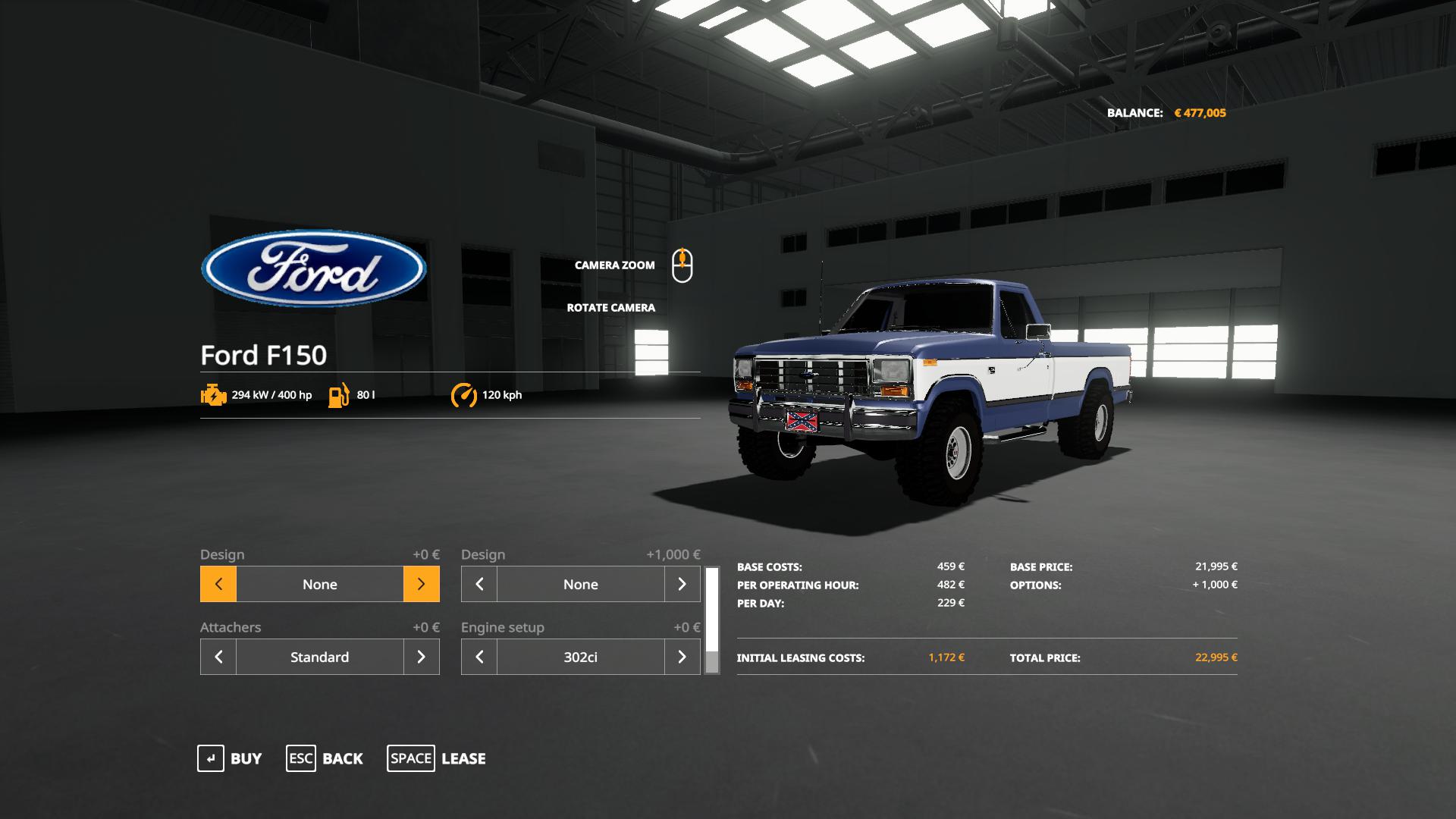This screenshot has height=819, width=1456.
Task: Click the configuration options scrollbar
Action: [x=711, y=620]
